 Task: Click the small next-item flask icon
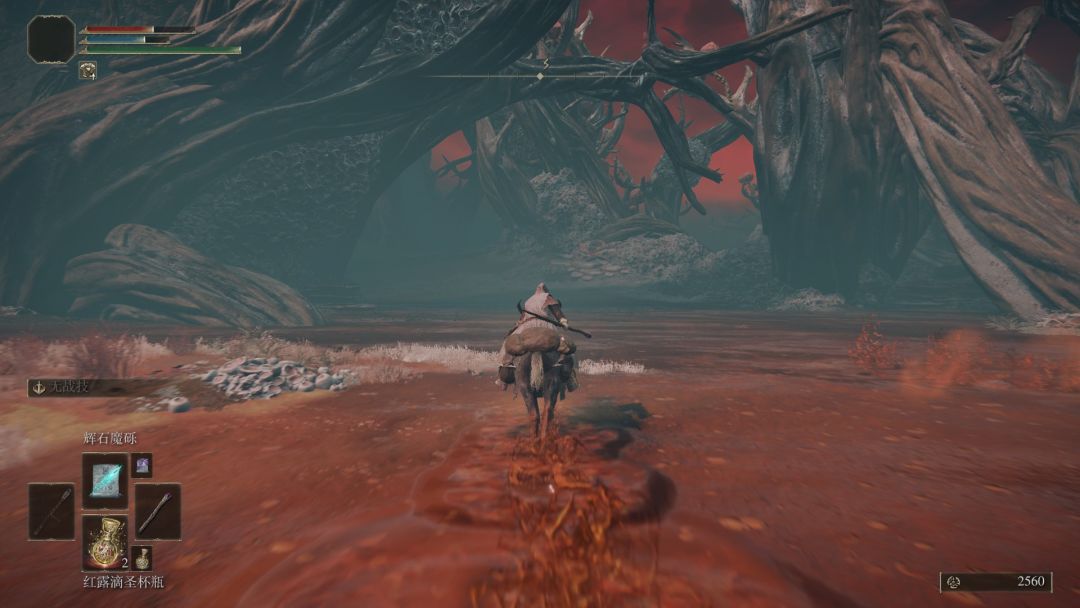click(x=142, y=558)
